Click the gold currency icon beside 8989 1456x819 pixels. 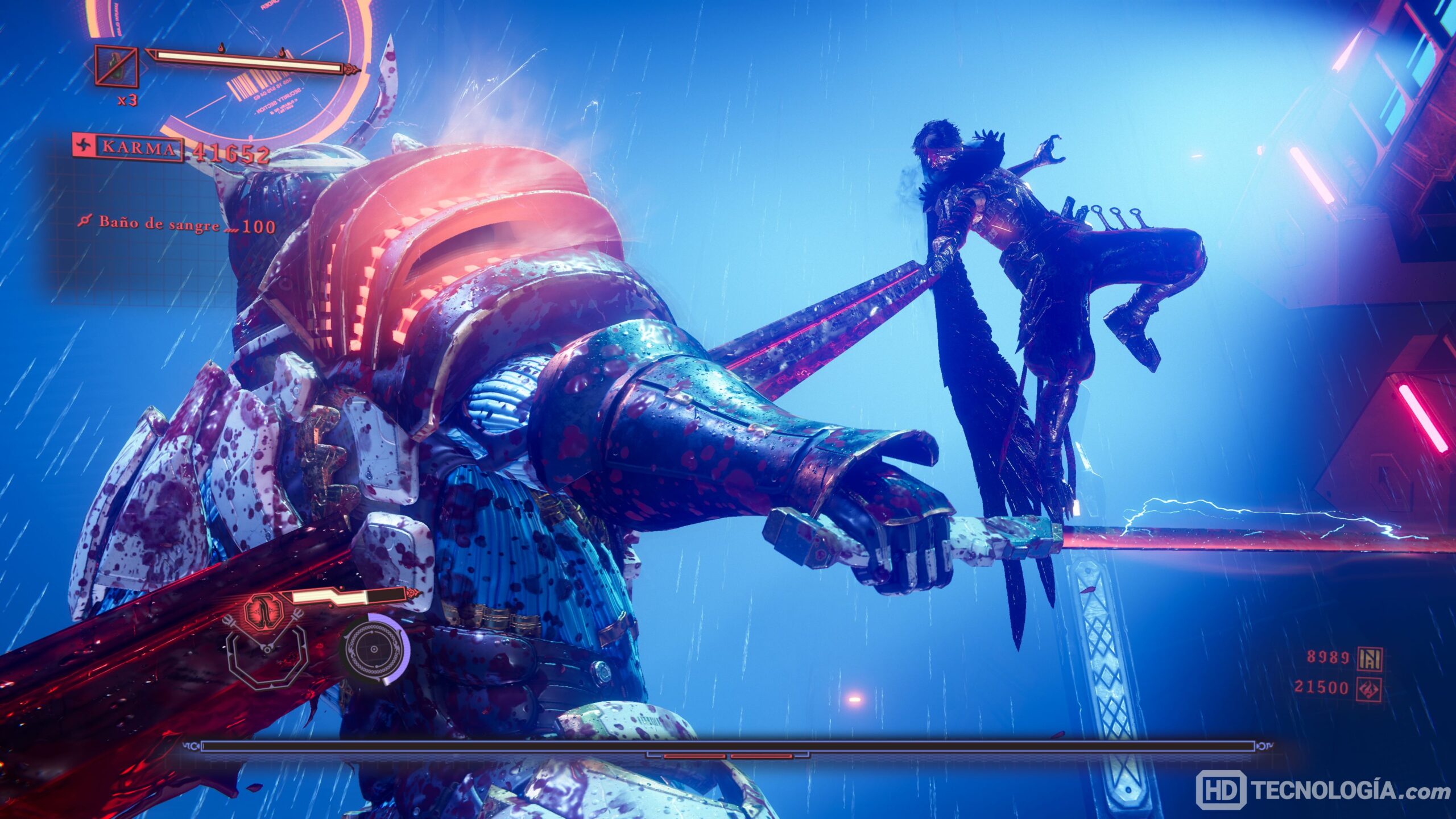(x=1368, y=658)
